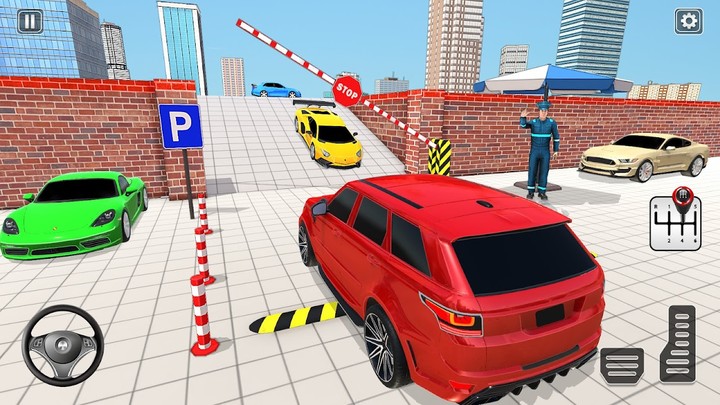Viewport: 720px width, 405px height.
Task: Open the settings gear menu
Action: [x=688, y=21]
